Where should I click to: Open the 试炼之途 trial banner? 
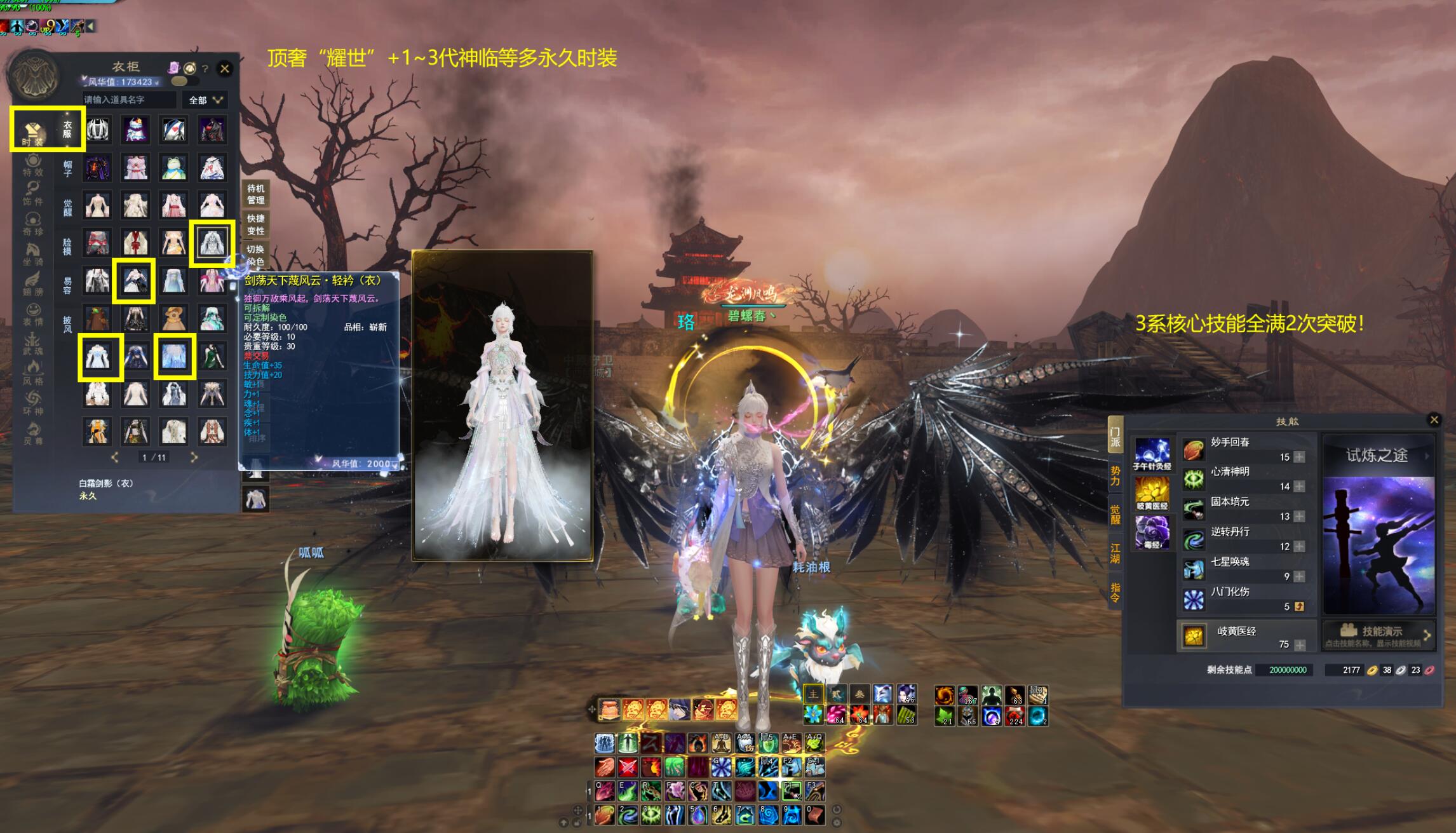1377,455
